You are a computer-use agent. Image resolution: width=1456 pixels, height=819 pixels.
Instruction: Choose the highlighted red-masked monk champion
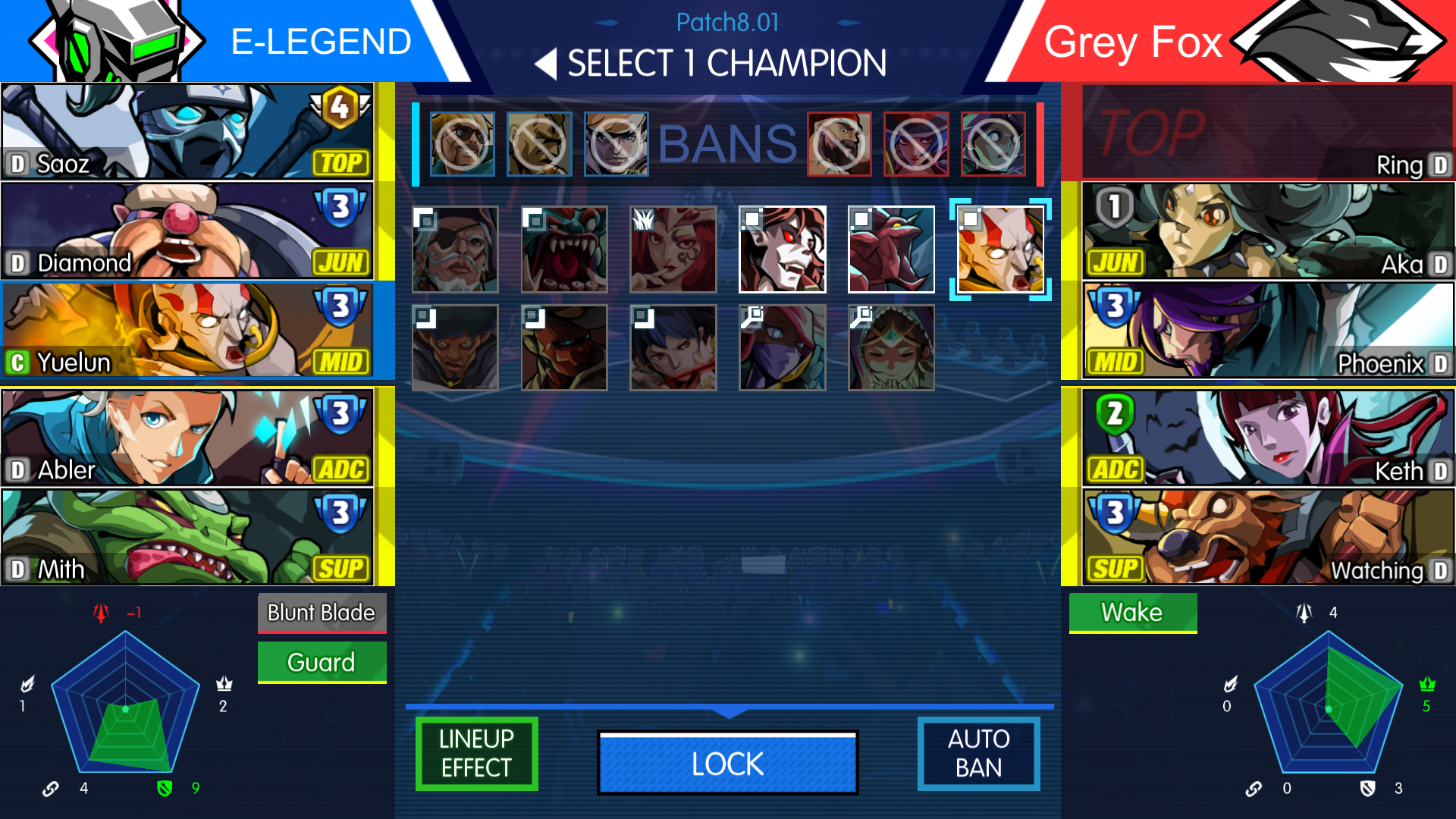pyautogui.click(x=1000, y=249)
